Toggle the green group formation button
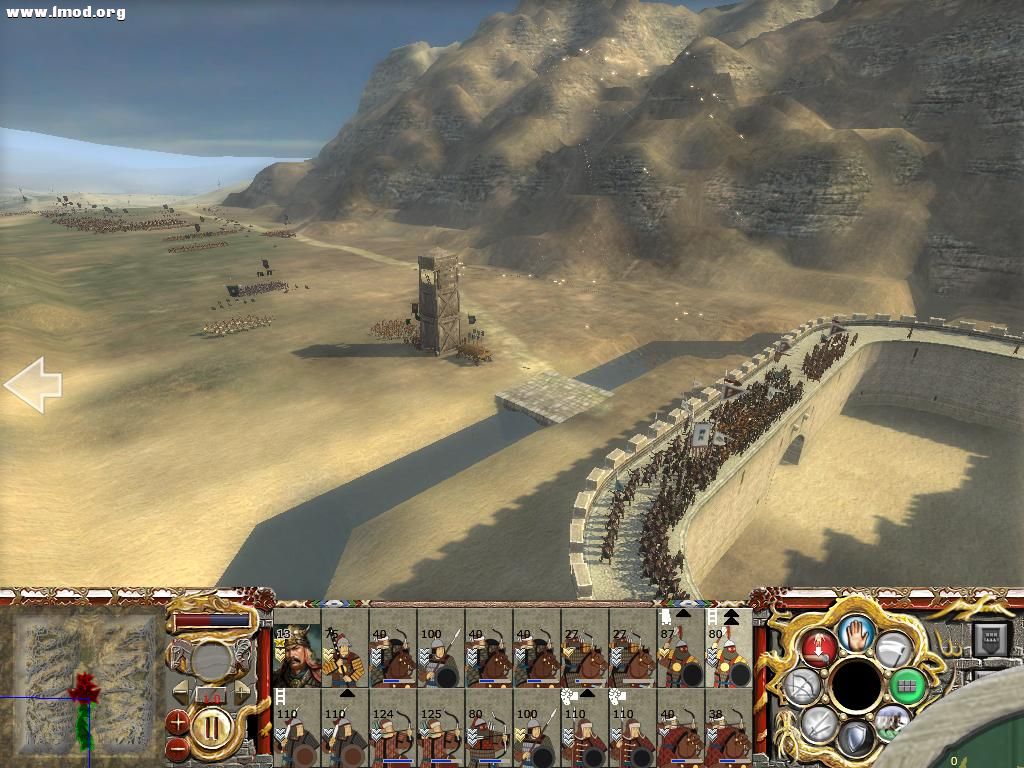This screenshot has width=1024, height=768. 907,685
